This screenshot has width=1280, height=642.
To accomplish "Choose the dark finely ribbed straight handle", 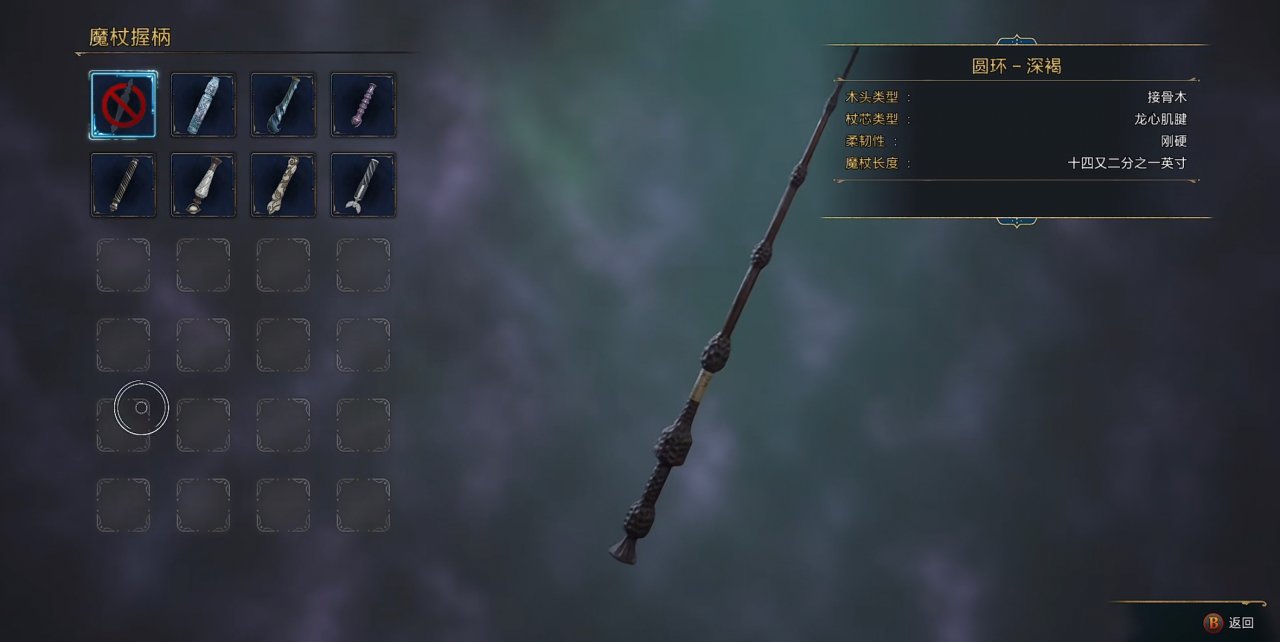I will 123,184.
